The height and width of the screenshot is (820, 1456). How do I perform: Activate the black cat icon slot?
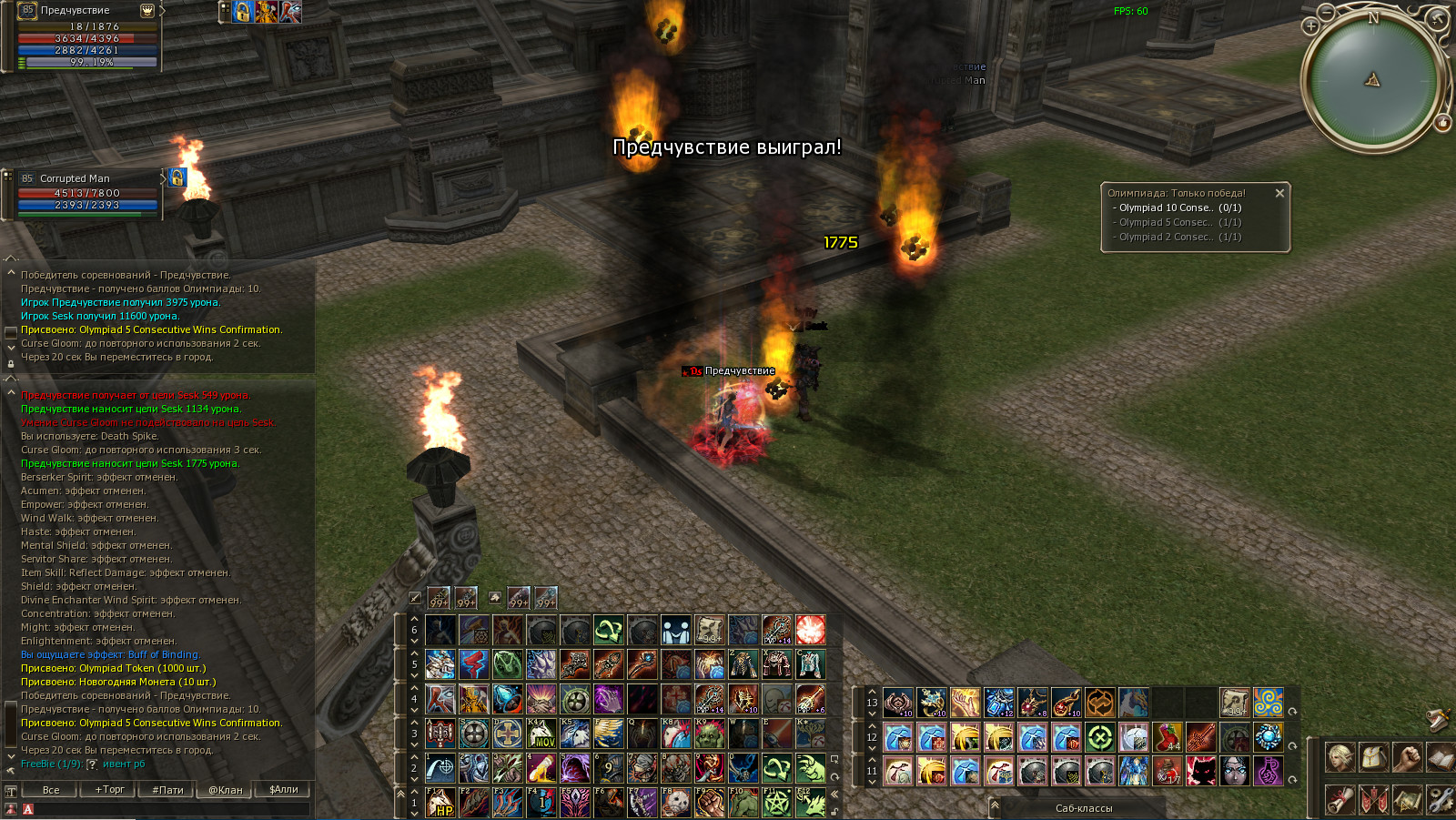[1201, 771]
